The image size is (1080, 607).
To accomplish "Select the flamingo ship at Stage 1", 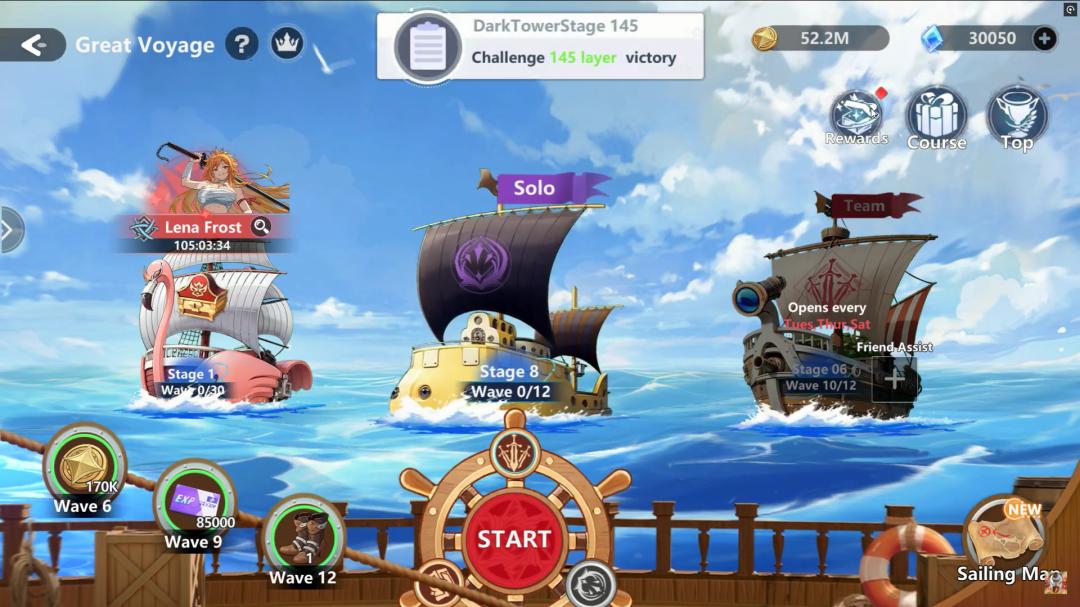I will (215, 330).
